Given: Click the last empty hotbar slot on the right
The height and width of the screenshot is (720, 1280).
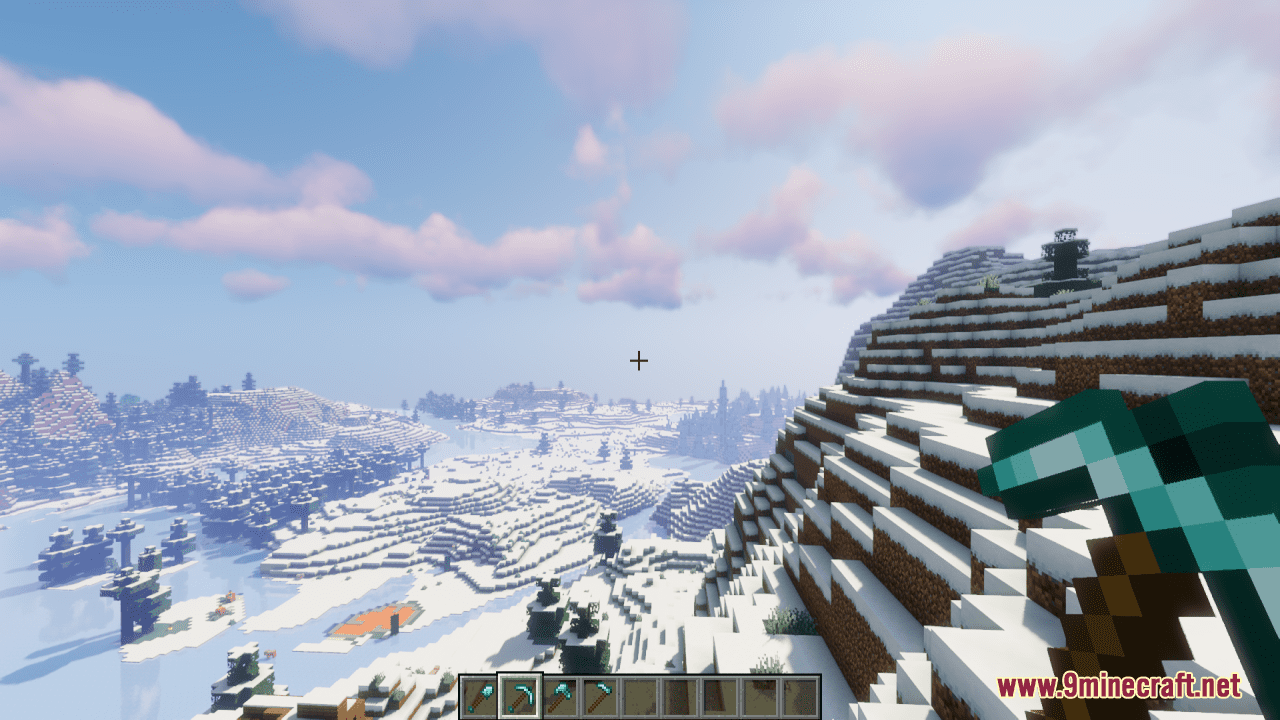Looking at the screenshot, I should [801, 697].
